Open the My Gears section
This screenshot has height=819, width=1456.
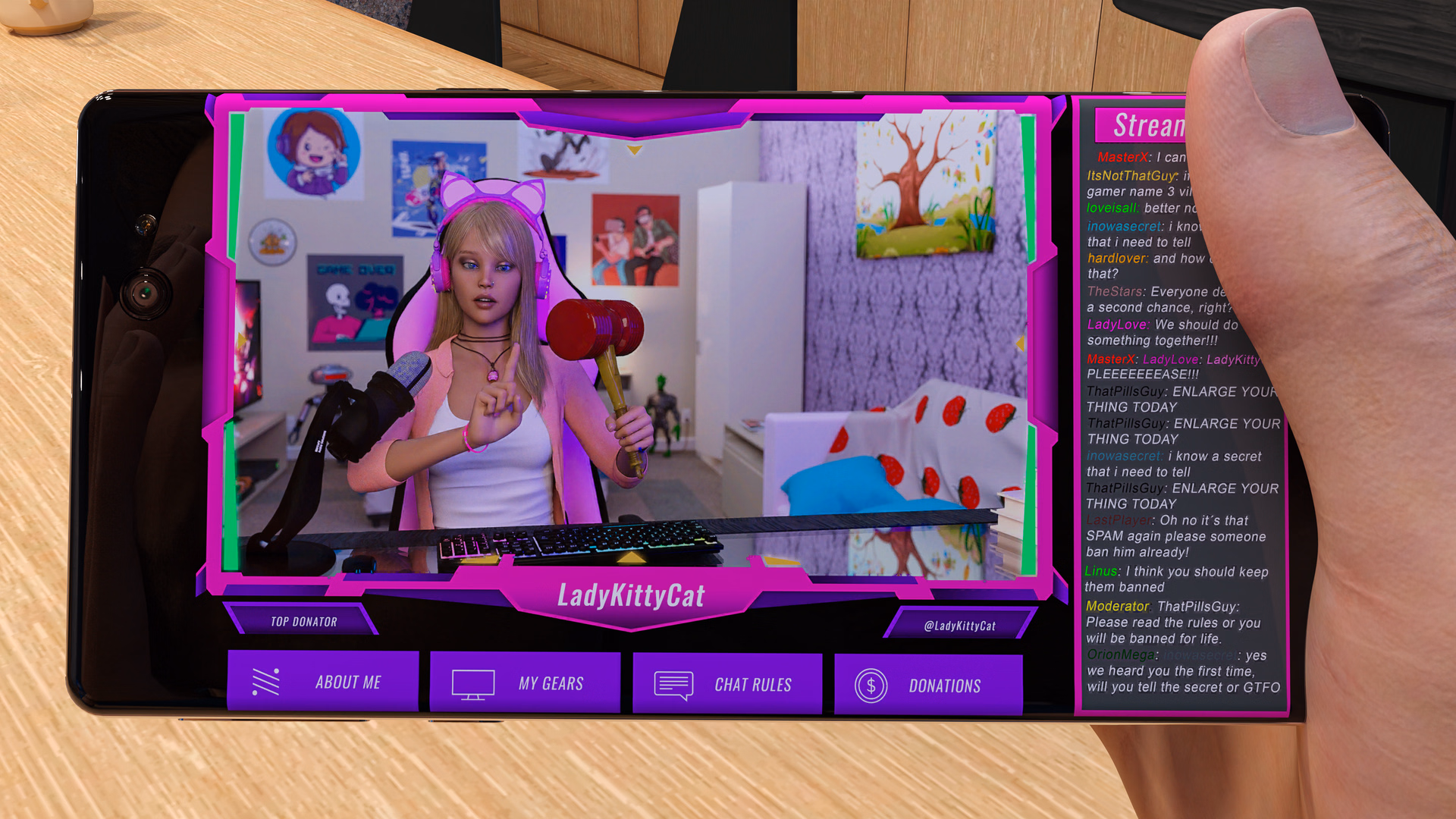[549, 682]
